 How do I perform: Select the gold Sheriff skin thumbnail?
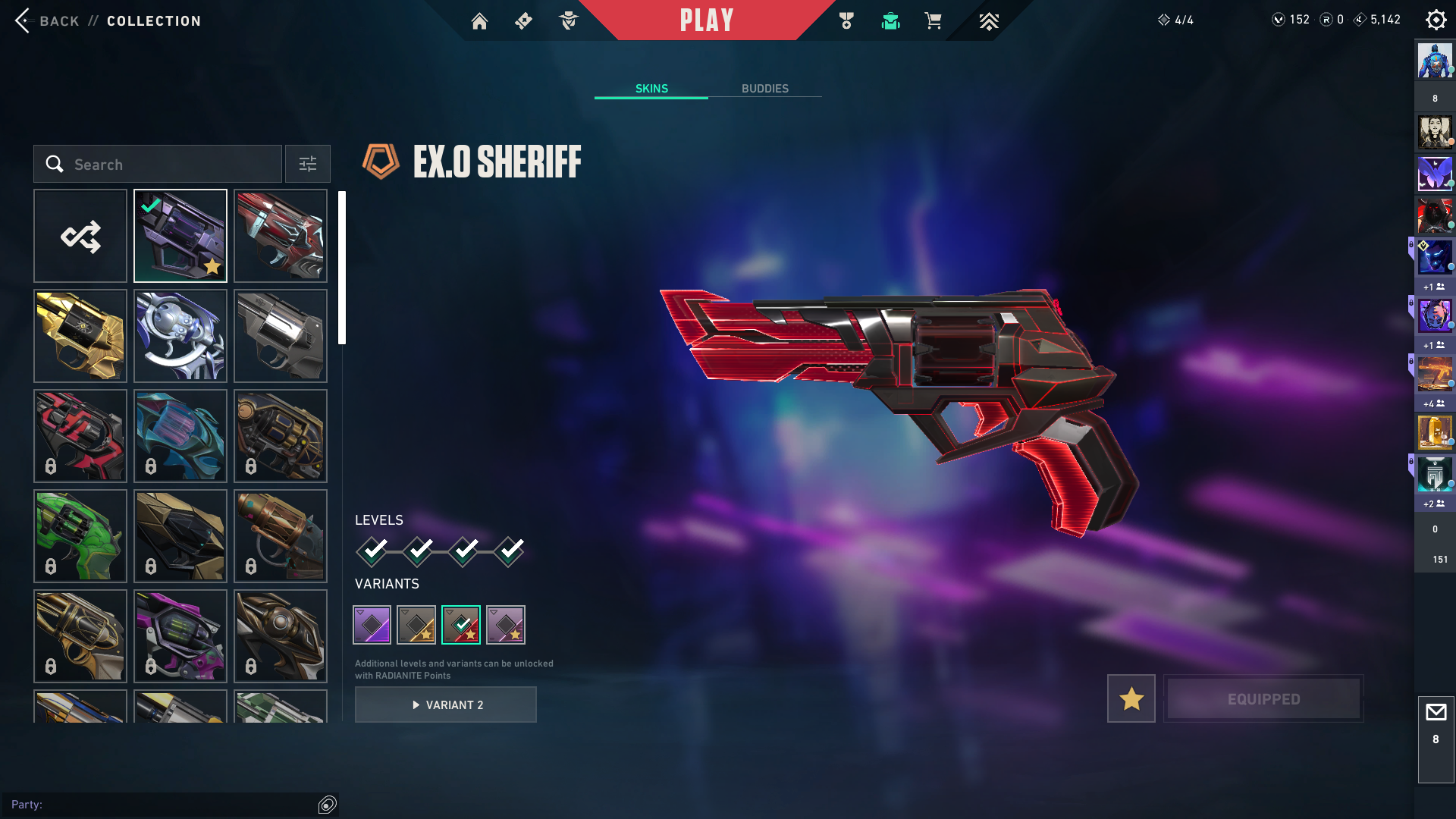point(80,336)
